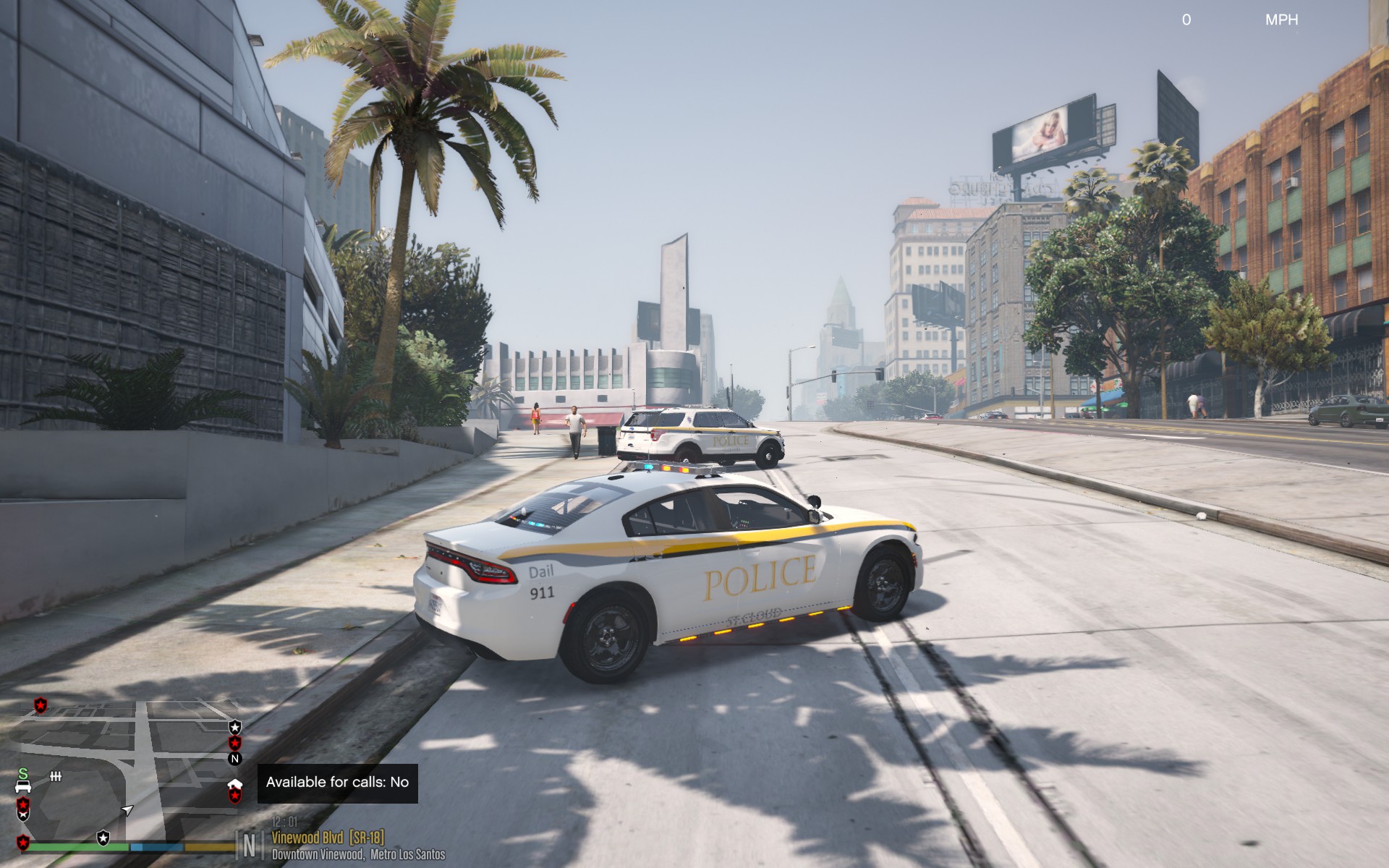
Task: Select the black circular N north blip
Action: (234, 759)
